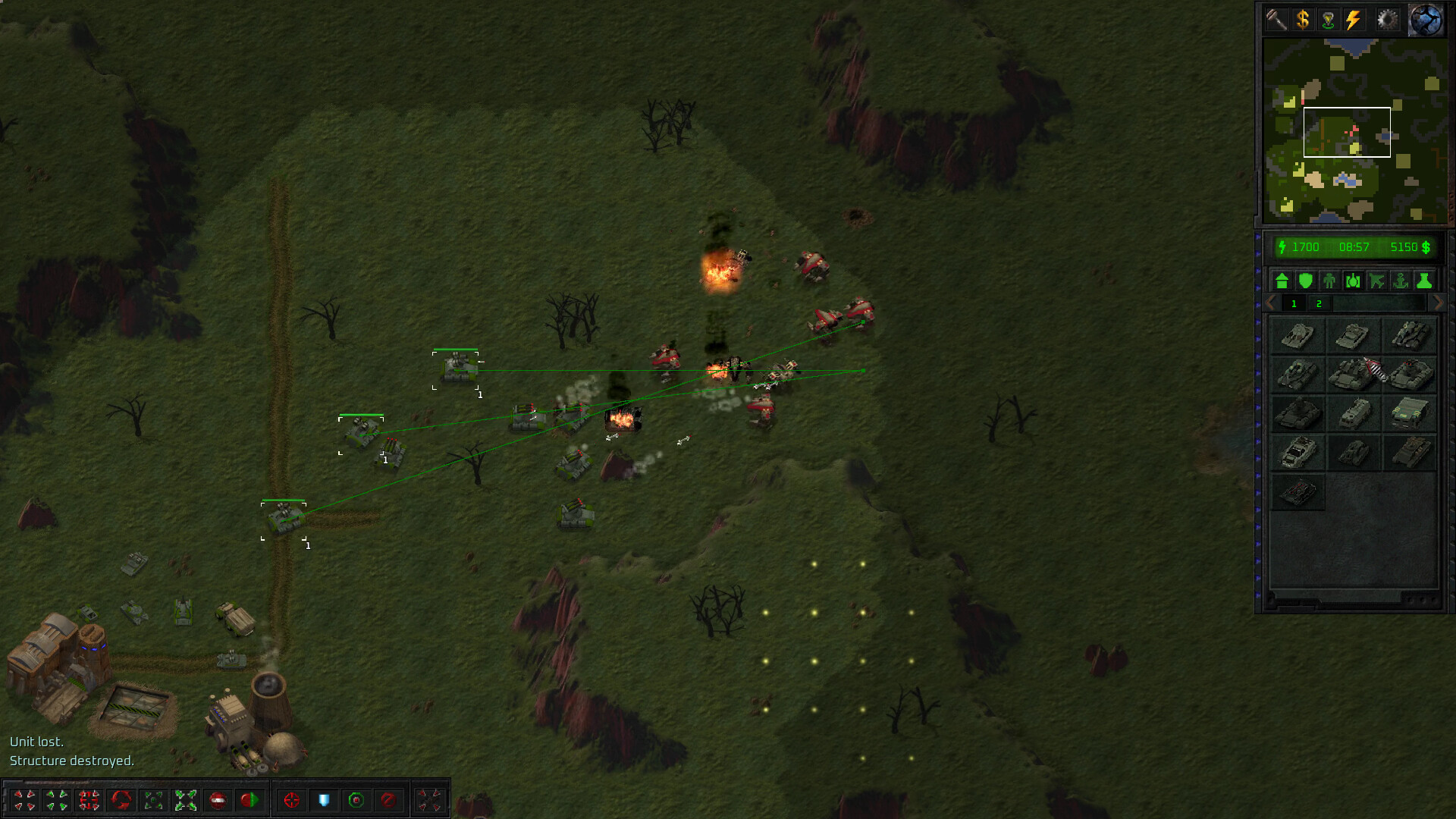1456x819 pixels.
Task: Click the left chevron beside the queue tabs
Action: tap(1269, 303)
